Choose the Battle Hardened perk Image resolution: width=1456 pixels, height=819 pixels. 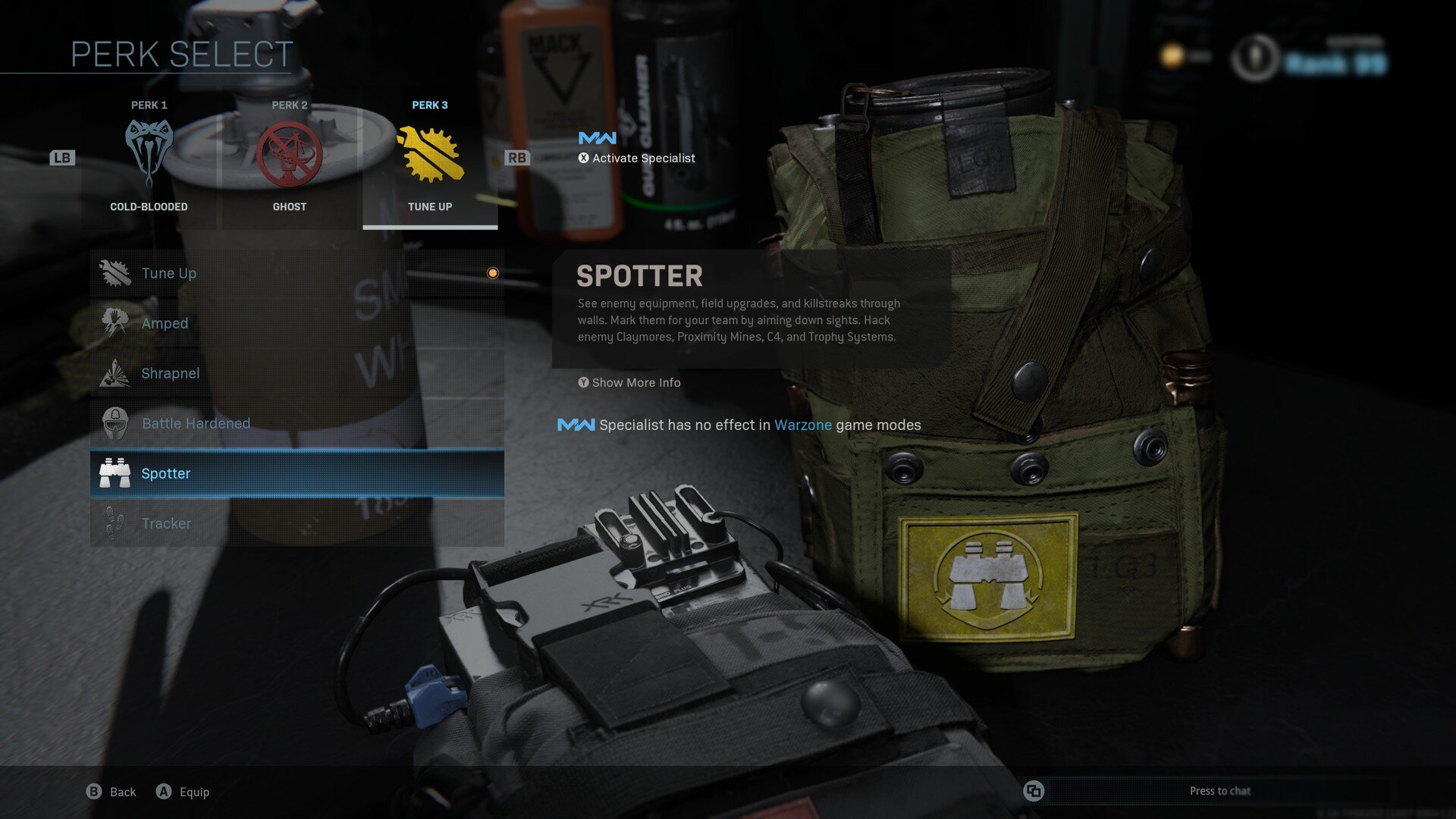(x=297, y=423)
